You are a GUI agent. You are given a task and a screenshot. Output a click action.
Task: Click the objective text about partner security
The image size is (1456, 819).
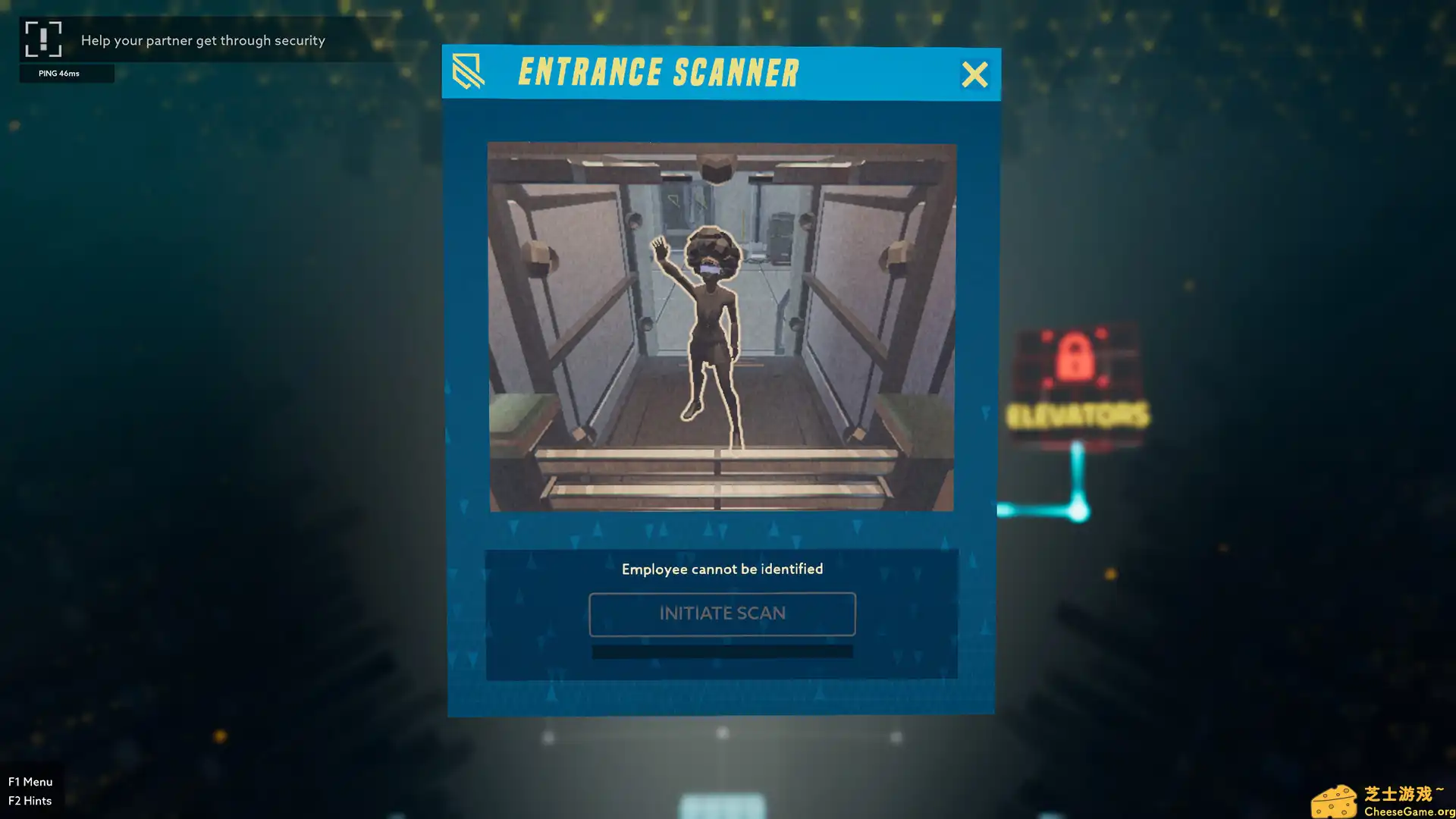click(203, 40)
